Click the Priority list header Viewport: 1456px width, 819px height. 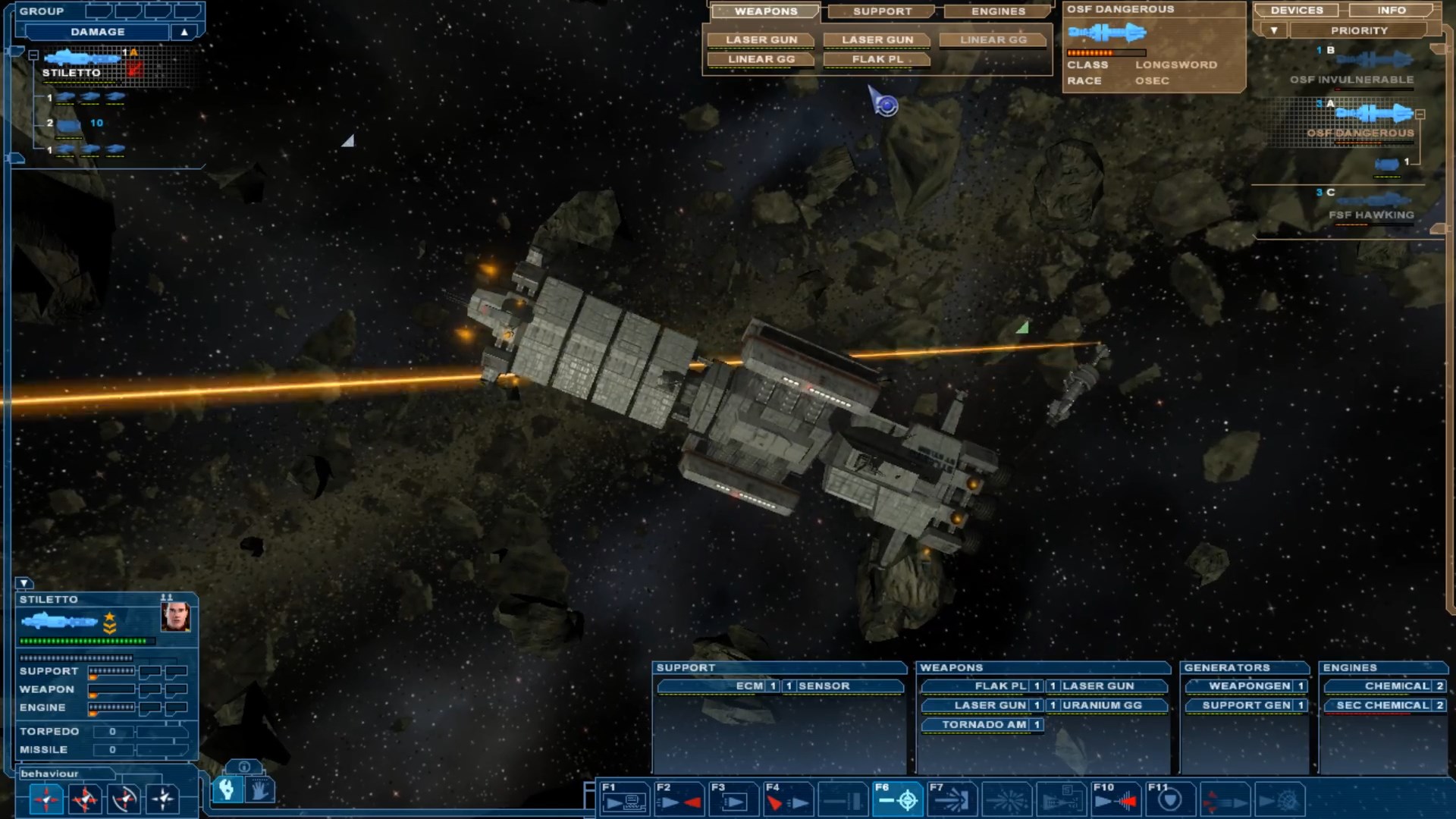click(1358, 31)
